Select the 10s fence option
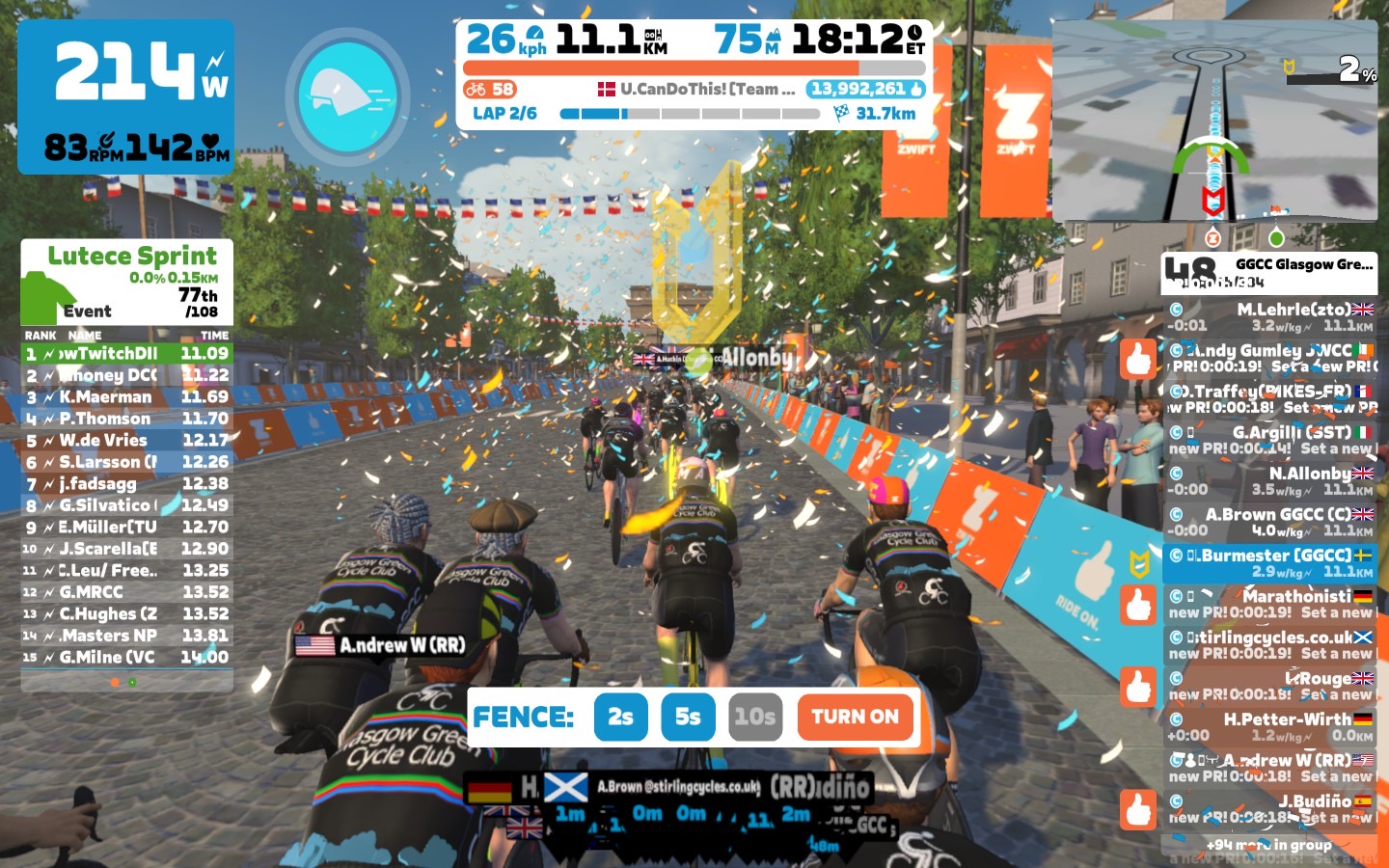 pyautogui.click(x=754, y=717)
